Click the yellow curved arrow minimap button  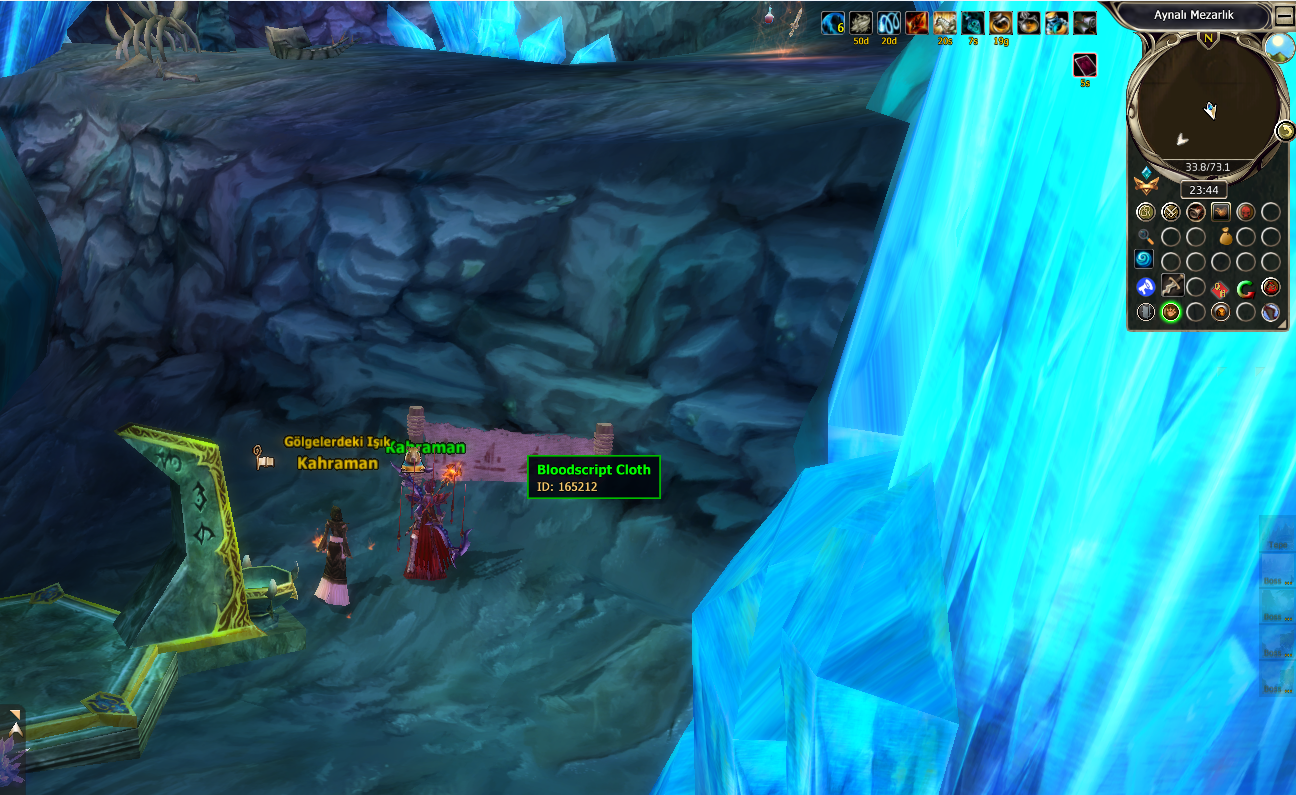click(x=1286, y=131)
